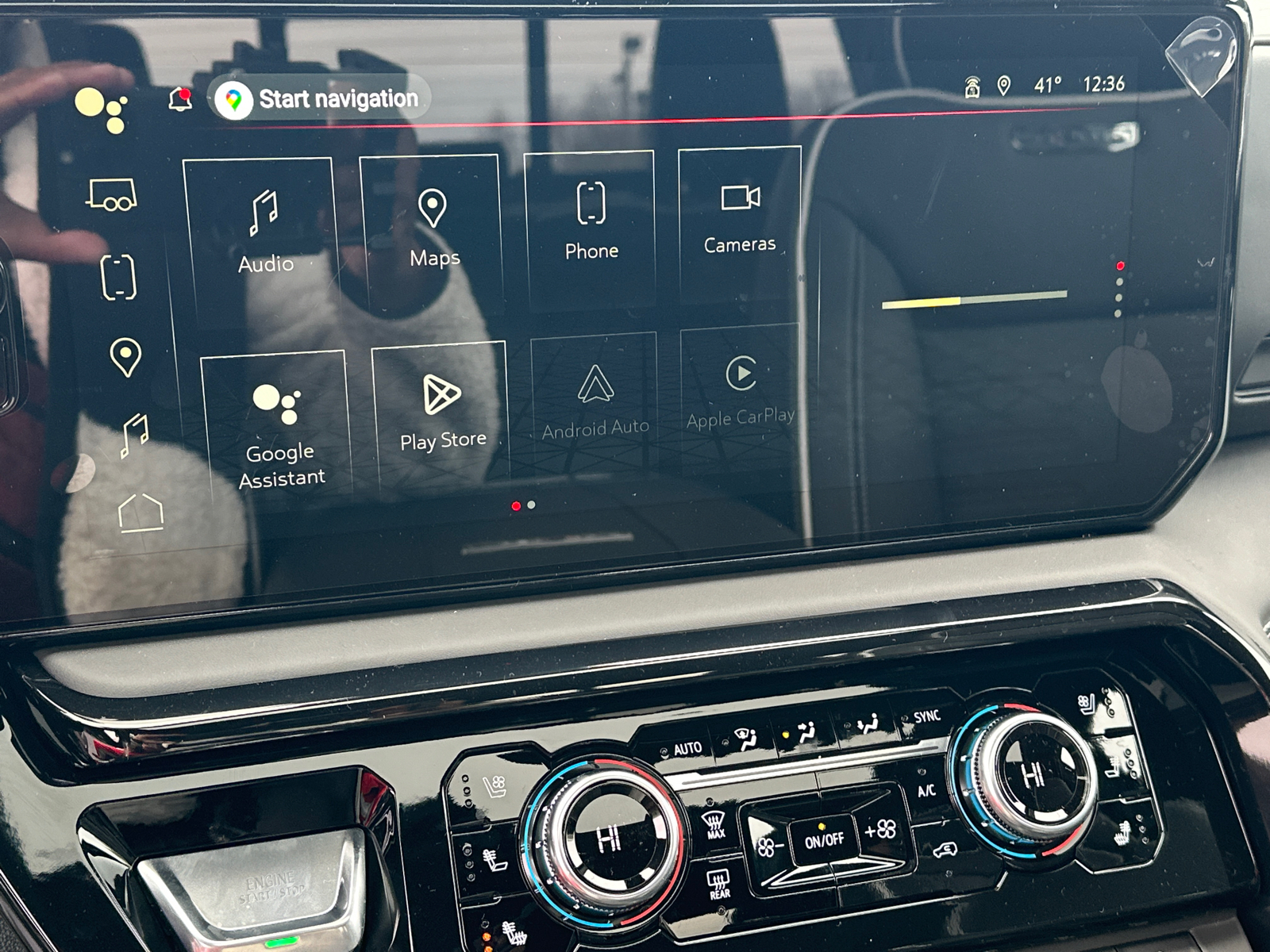The width and height of the screenshot is (1270, 952).
Task: Open the trailer icon in the sidebar
Action: (x=111, y=195)
